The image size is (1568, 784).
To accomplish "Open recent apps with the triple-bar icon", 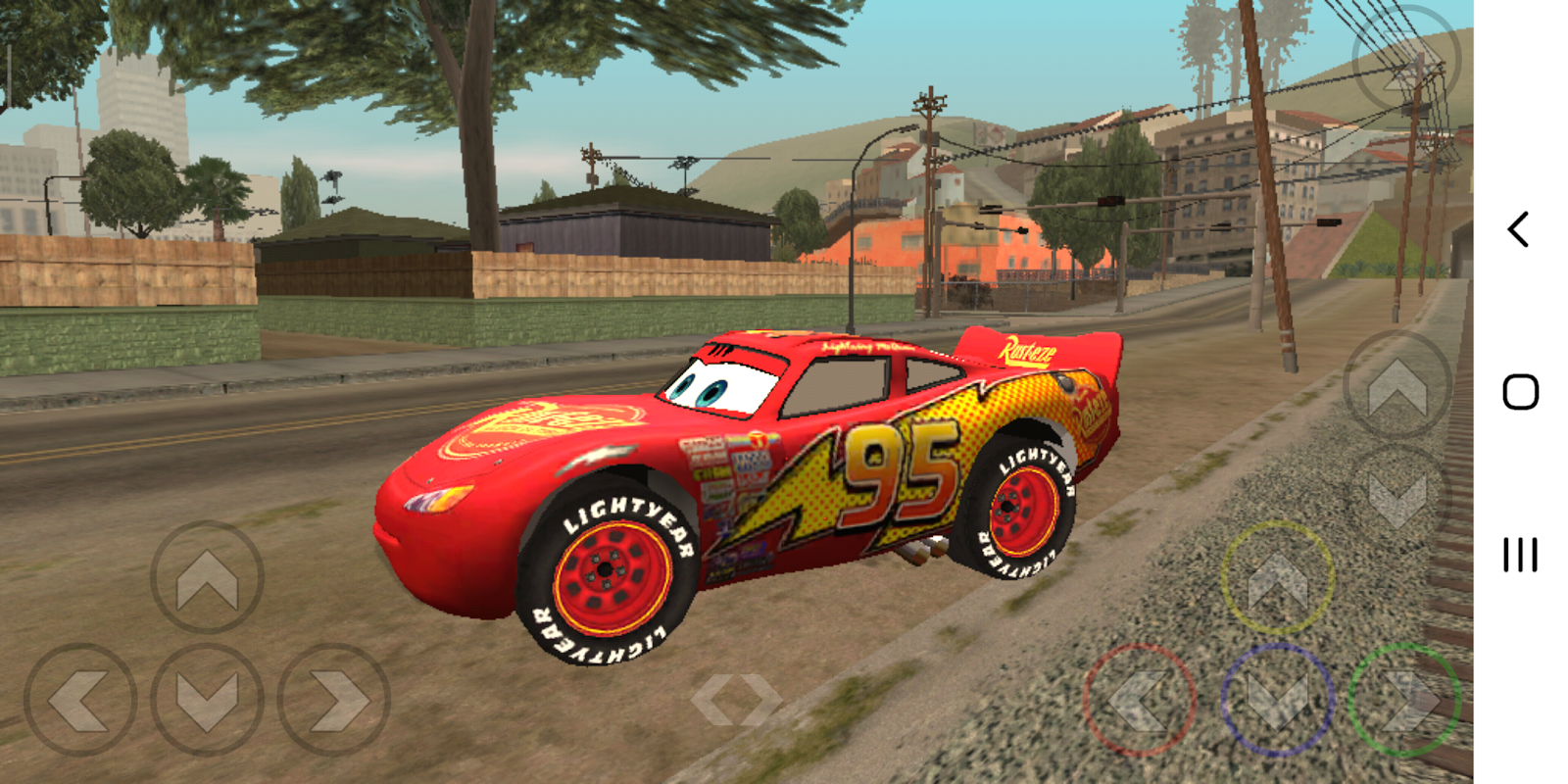I will click(x=1518, y=556).
